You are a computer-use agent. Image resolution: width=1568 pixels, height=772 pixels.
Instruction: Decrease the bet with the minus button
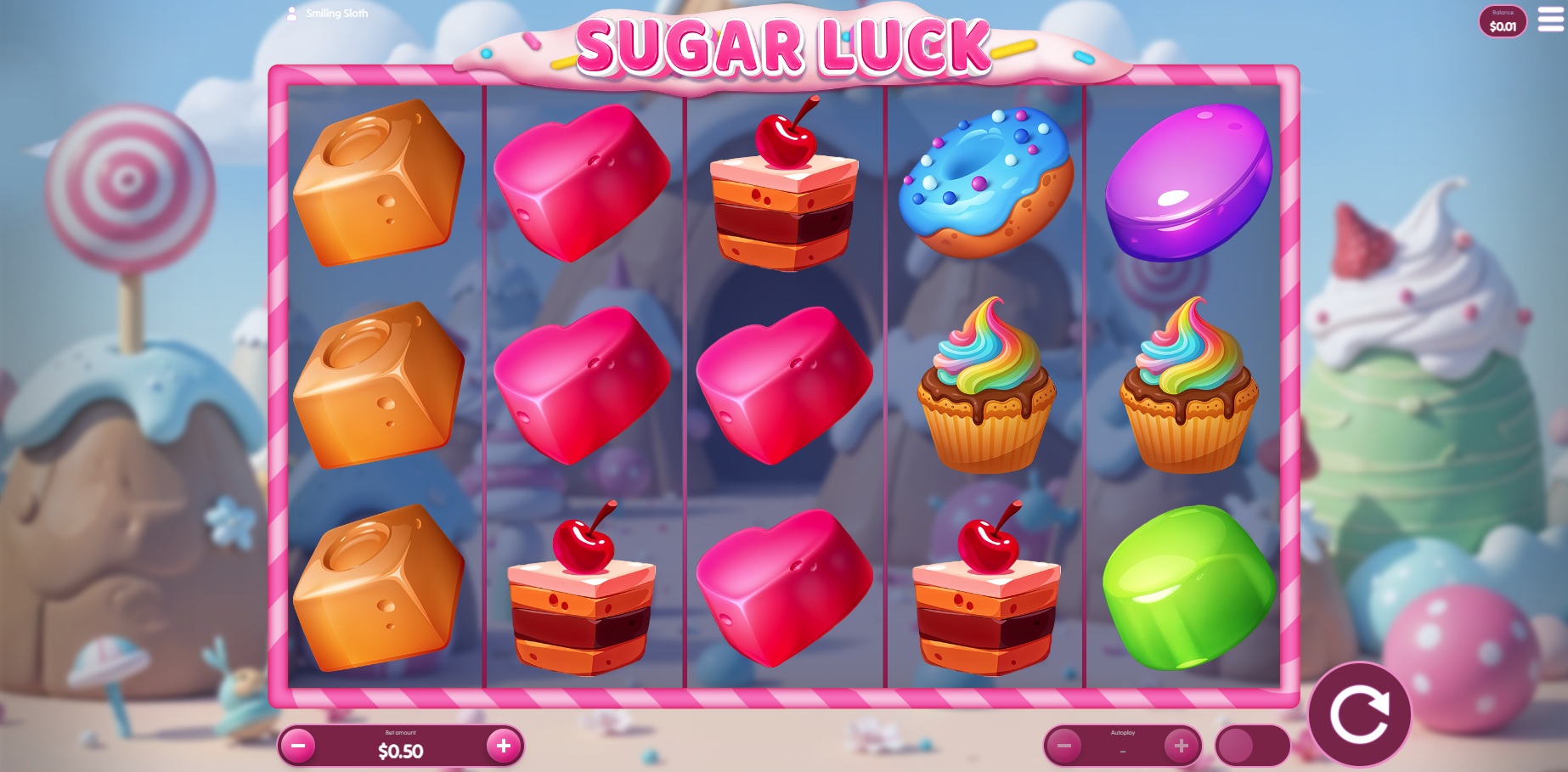pyautogui.click(x=298, y=747)
